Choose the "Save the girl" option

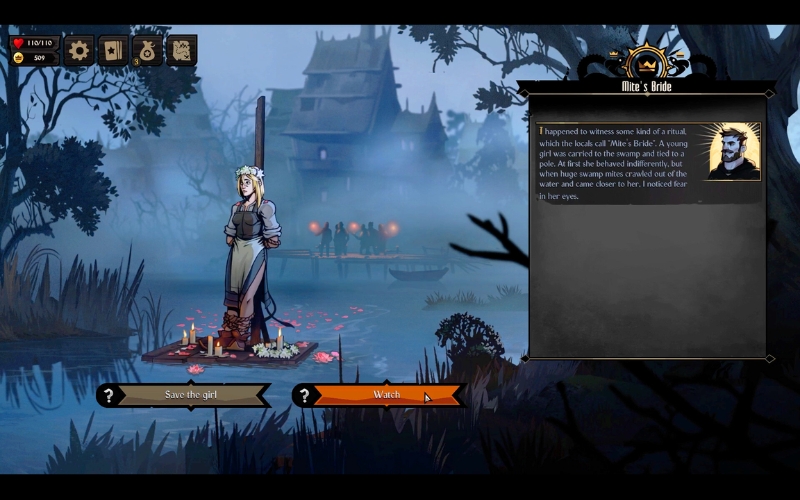point(190,395)
